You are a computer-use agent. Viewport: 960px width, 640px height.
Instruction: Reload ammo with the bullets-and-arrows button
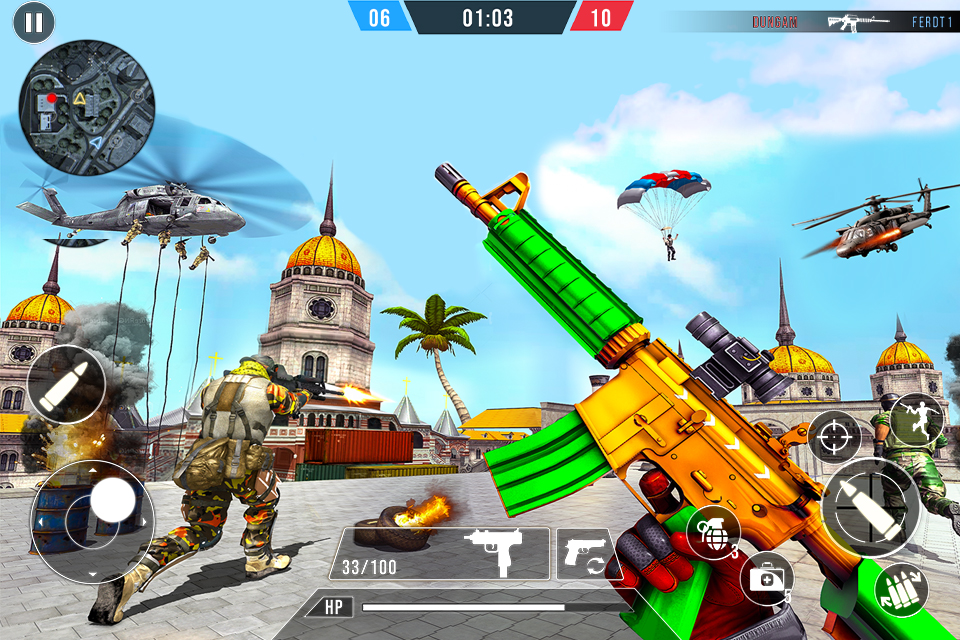tap(901, 589)
